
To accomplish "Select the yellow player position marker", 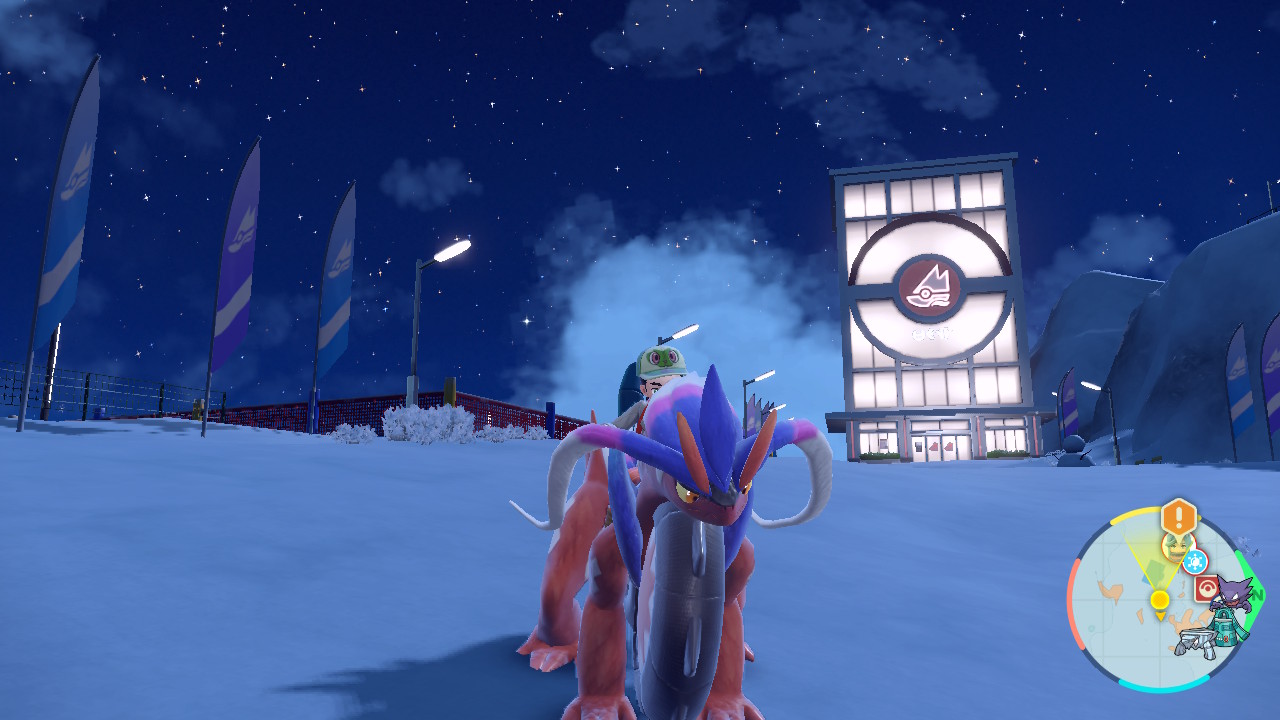I will tap(1160, 600).
